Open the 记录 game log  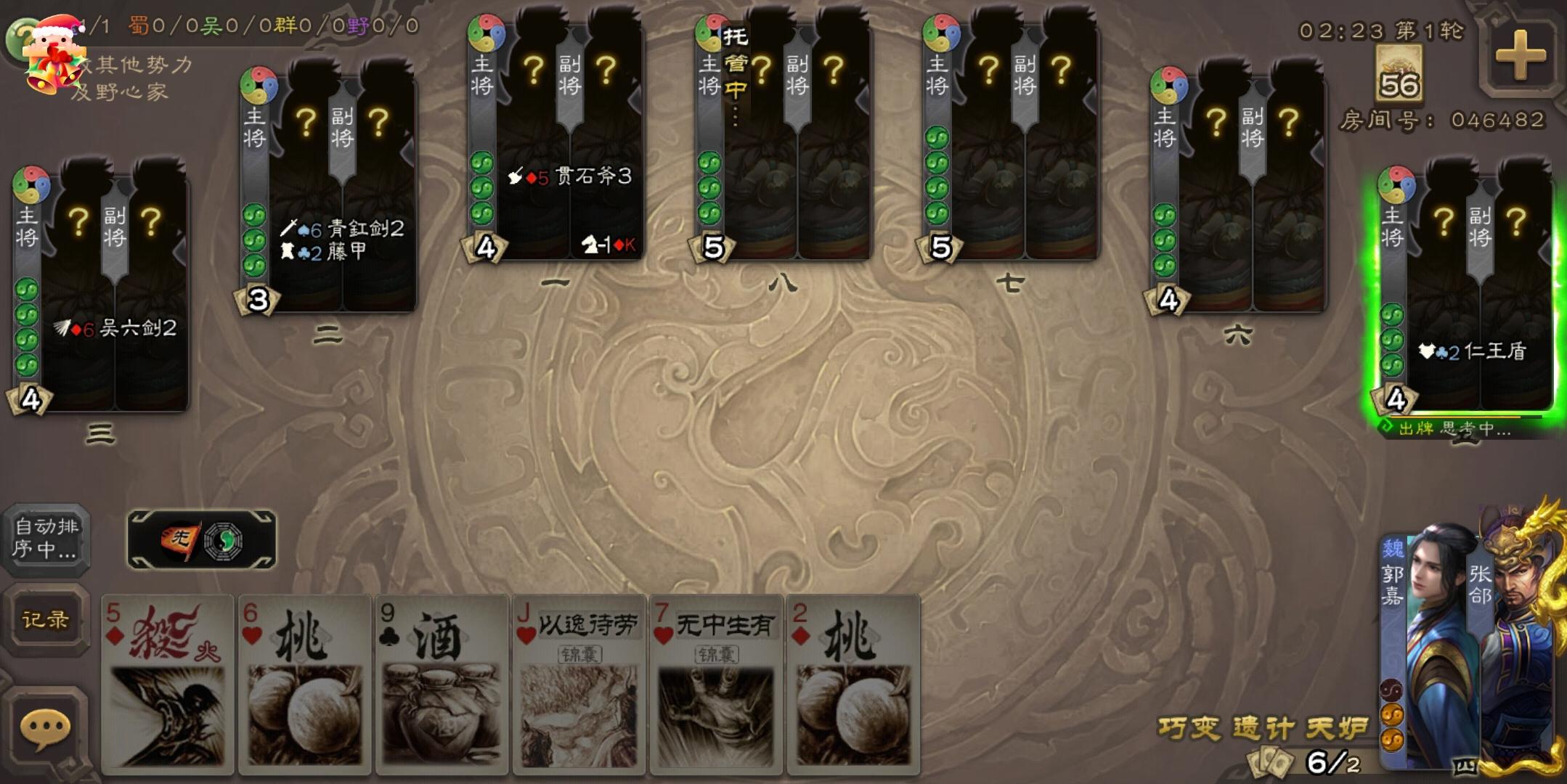[46, 621]
